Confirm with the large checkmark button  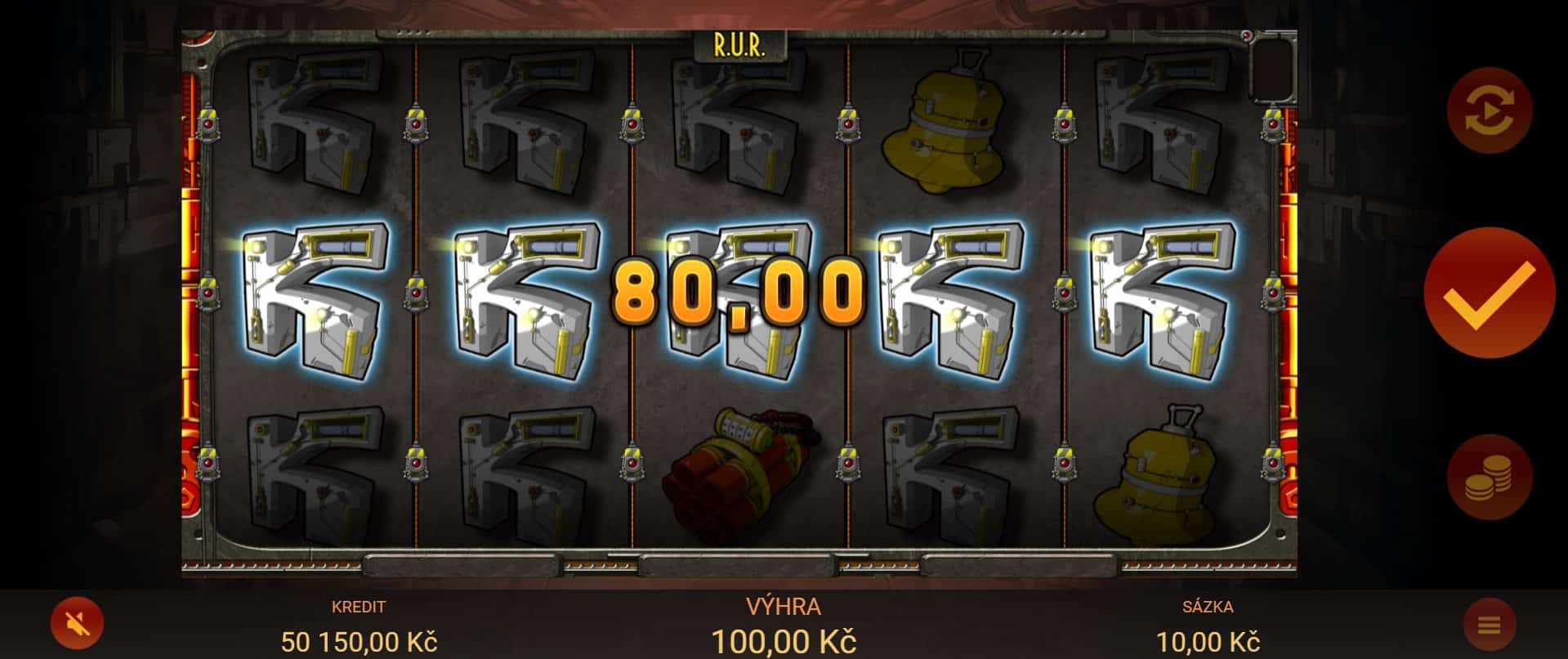tap(1489, 294)
